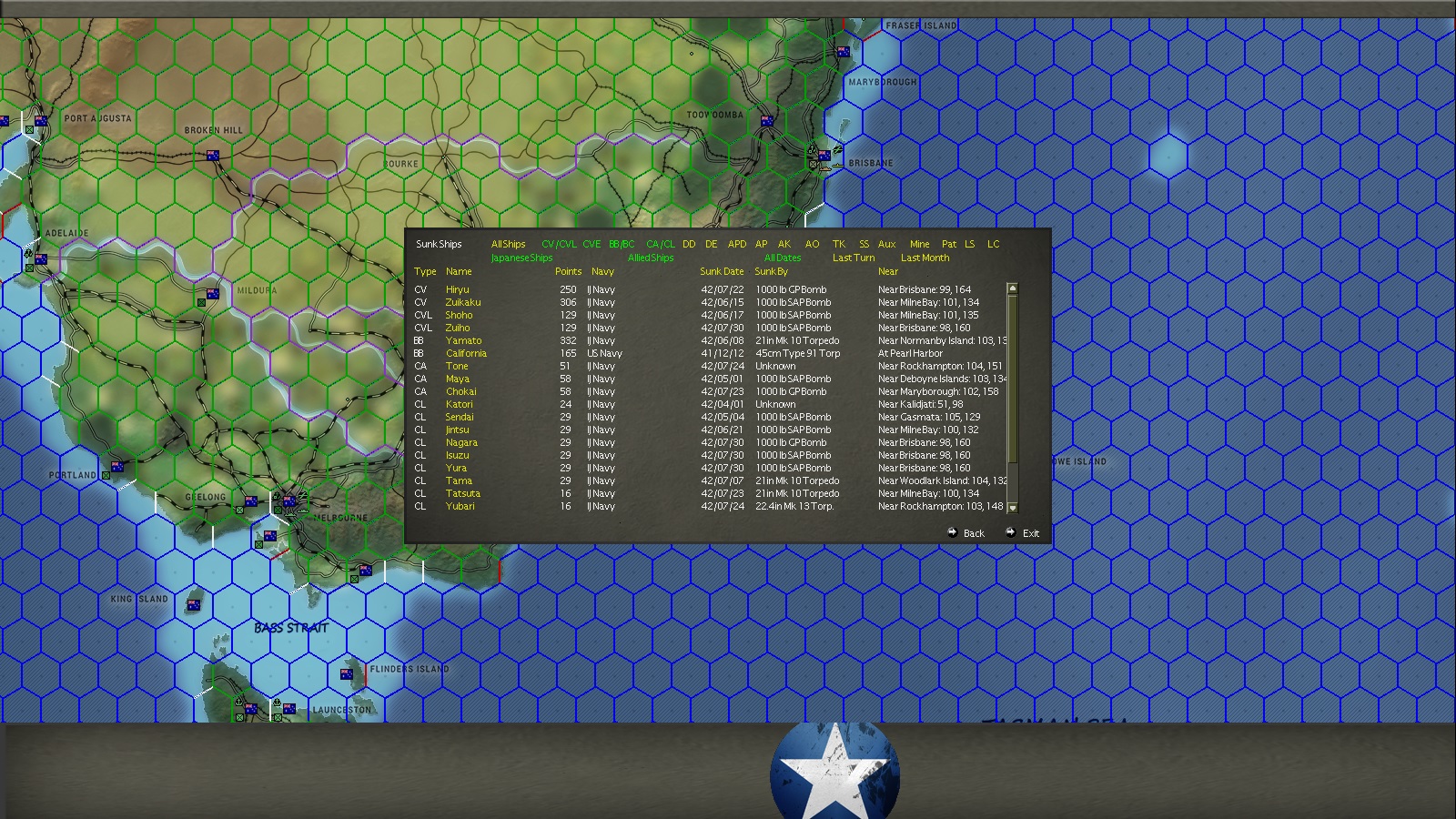Click the scrollbar up arrow in Sunk Ships list
This screenshot has height=819, width=1456.
pos(1010,286)
